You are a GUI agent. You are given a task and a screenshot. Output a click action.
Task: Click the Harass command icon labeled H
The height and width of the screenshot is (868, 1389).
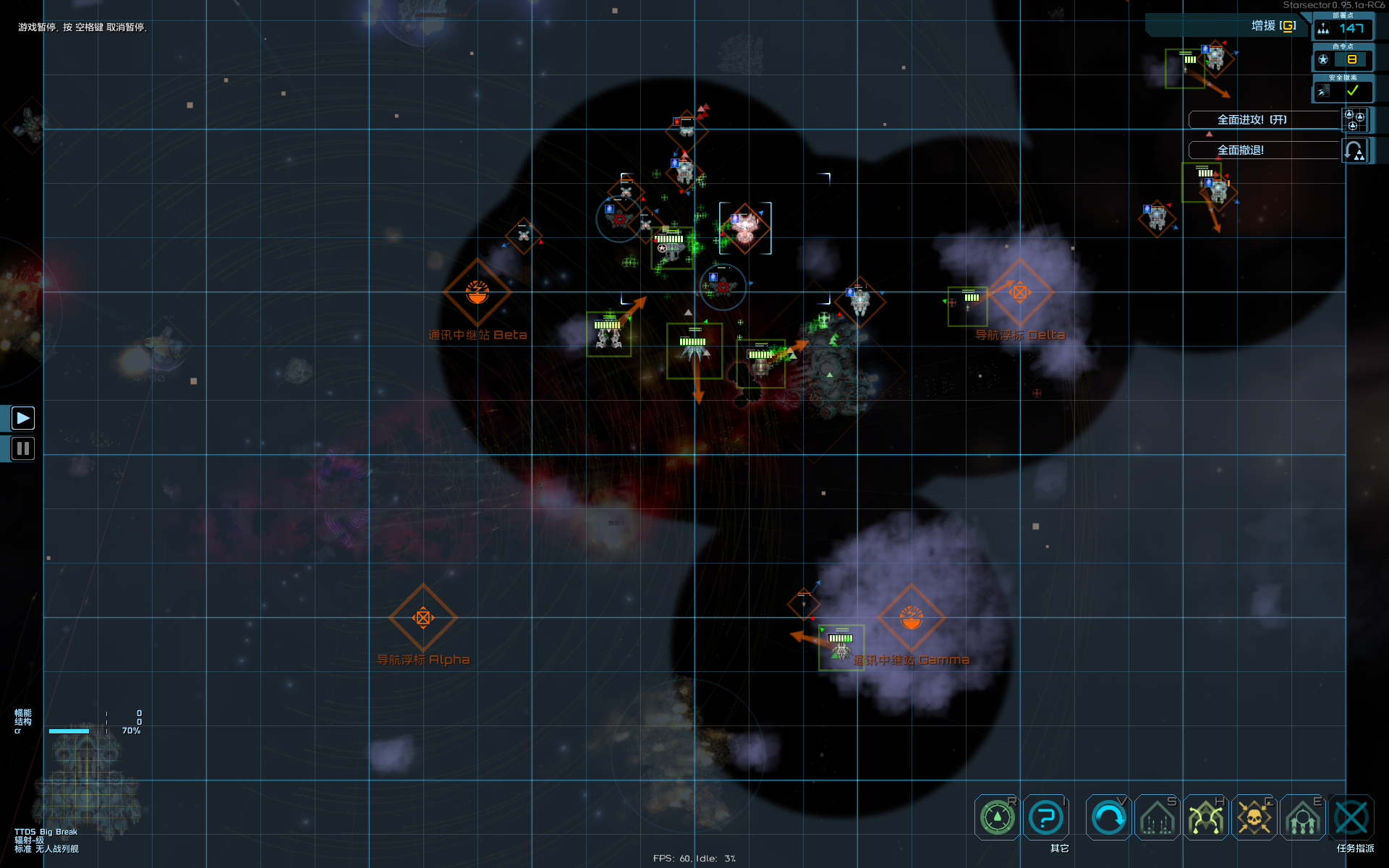pyautogui.click(x=1205, y=817)
